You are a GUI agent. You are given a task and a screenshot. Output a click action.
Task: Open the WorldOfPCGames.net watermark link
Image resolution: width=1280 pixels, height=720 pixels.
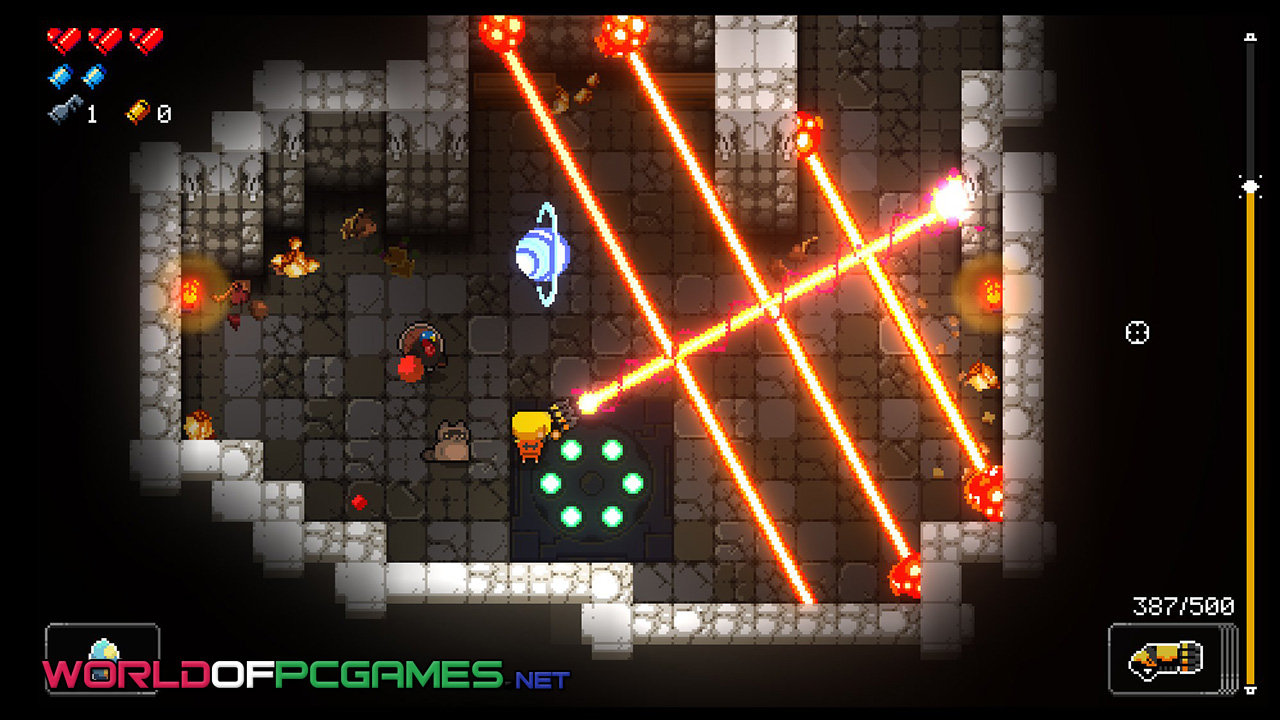pos(305,675)
